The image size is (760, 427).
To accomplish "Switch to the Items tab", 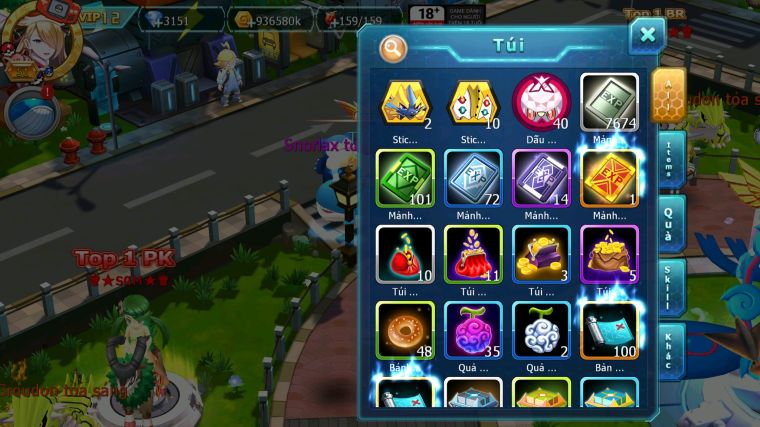I will point(669,157).
